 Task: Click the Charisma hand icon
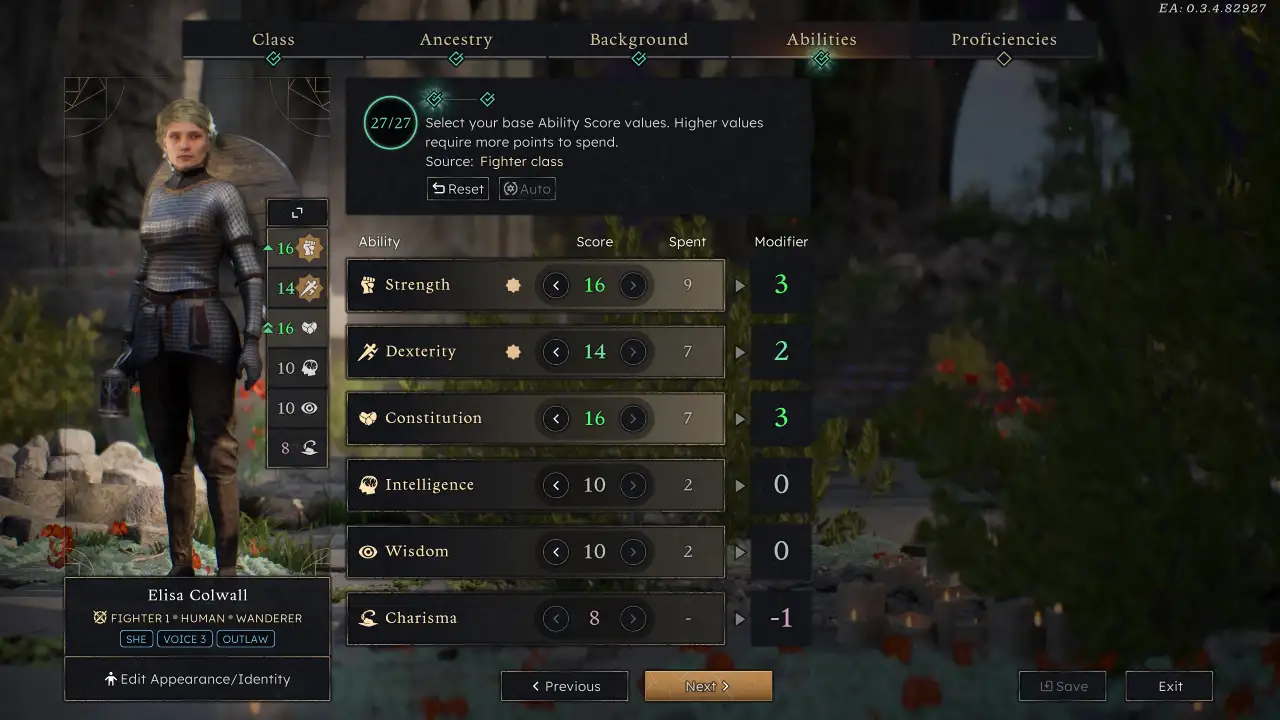(x=368, y=618)
